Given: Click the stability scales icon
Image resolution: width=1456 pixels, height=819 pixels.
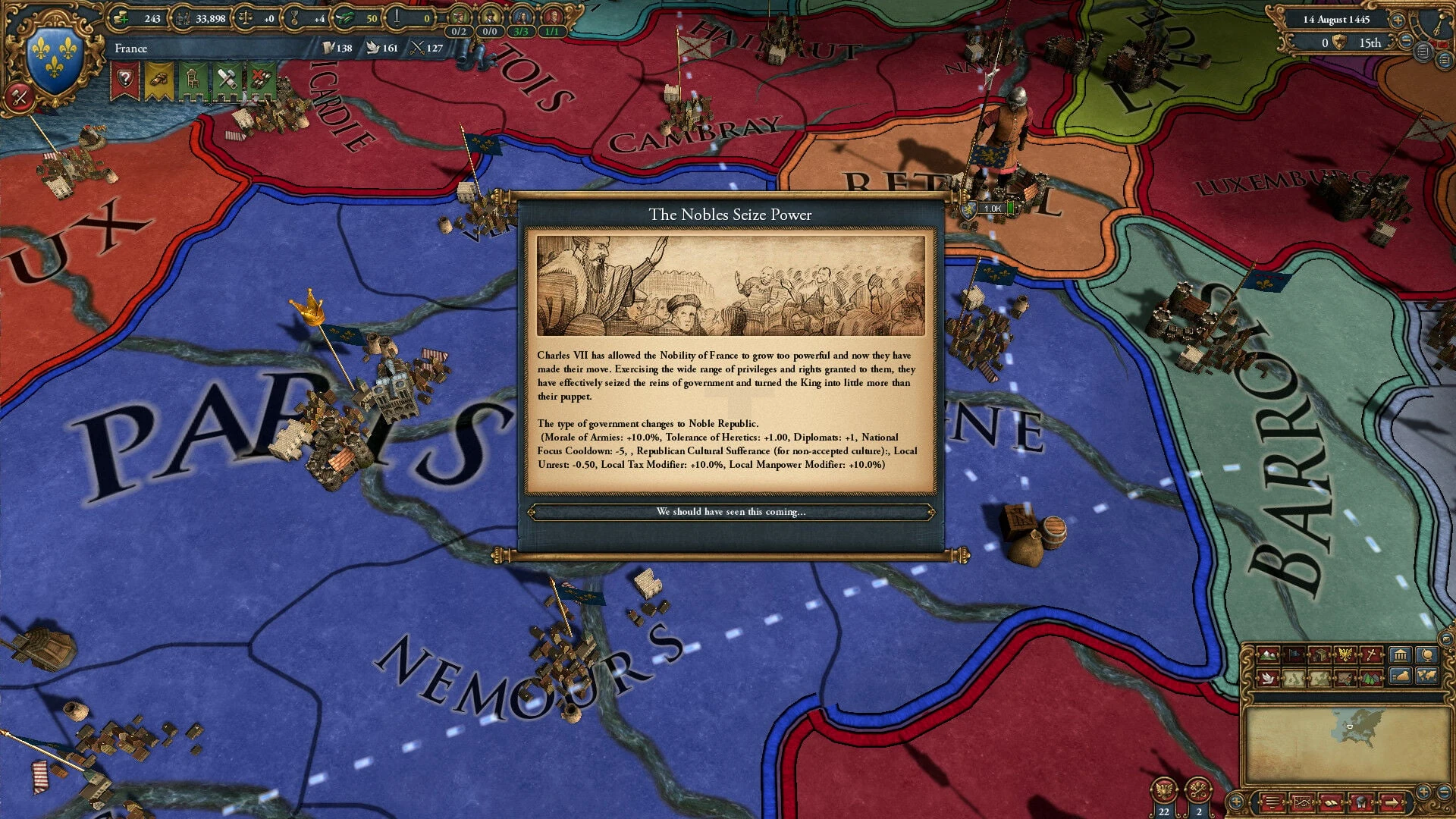Looking at the screenshot, I should point(245,18).
